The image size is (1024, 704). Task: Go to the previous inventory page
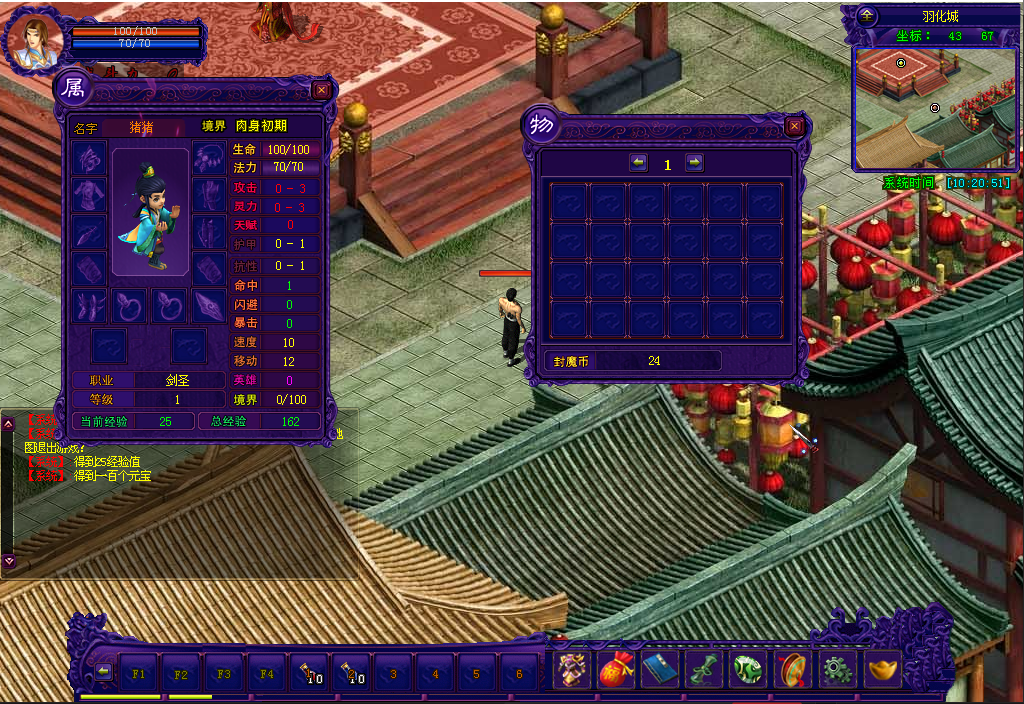(639, 163)
